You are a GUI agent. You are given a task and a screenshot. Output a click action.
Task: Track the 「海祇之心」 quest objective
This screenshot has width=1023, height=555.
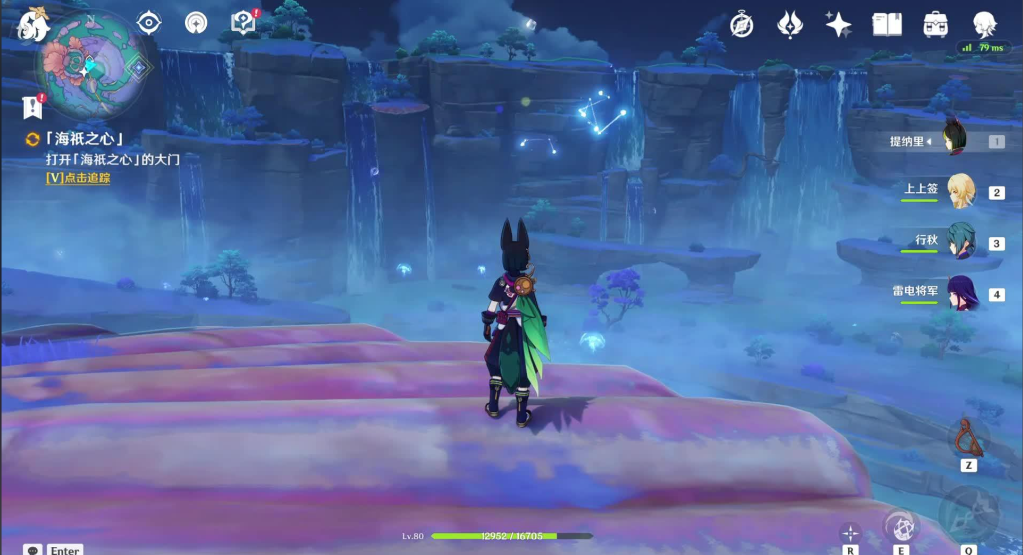(x=78, y=177)
